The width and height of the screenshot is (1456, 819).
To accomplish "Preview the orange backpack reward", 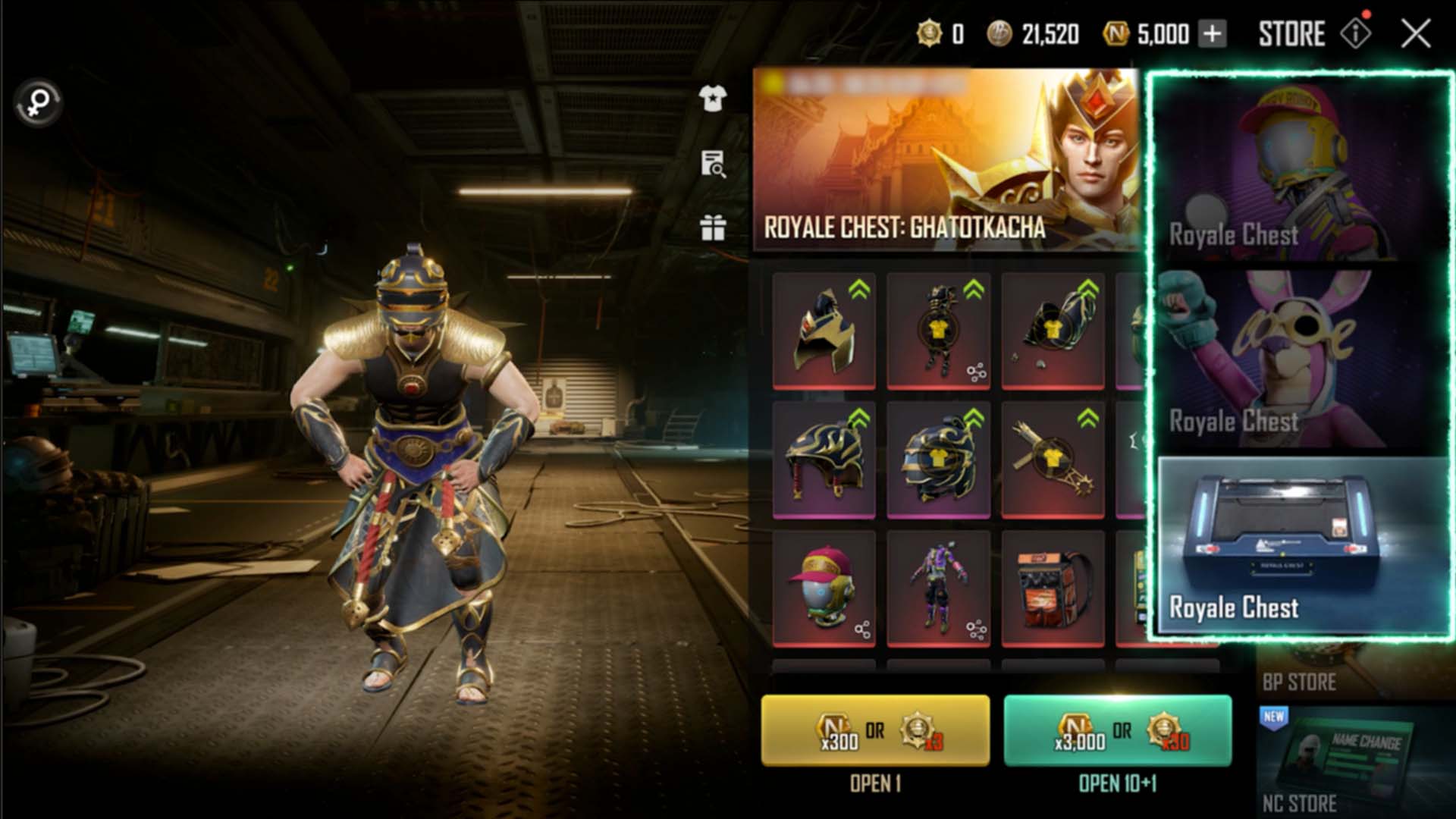I will tap(1053, 589).
